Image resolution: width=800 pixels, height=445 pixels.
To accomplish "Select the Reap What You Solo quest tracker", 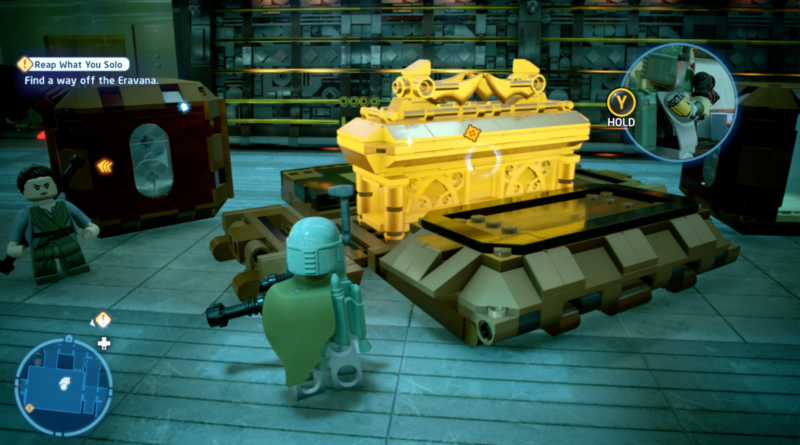I will [x=78, y=64].
